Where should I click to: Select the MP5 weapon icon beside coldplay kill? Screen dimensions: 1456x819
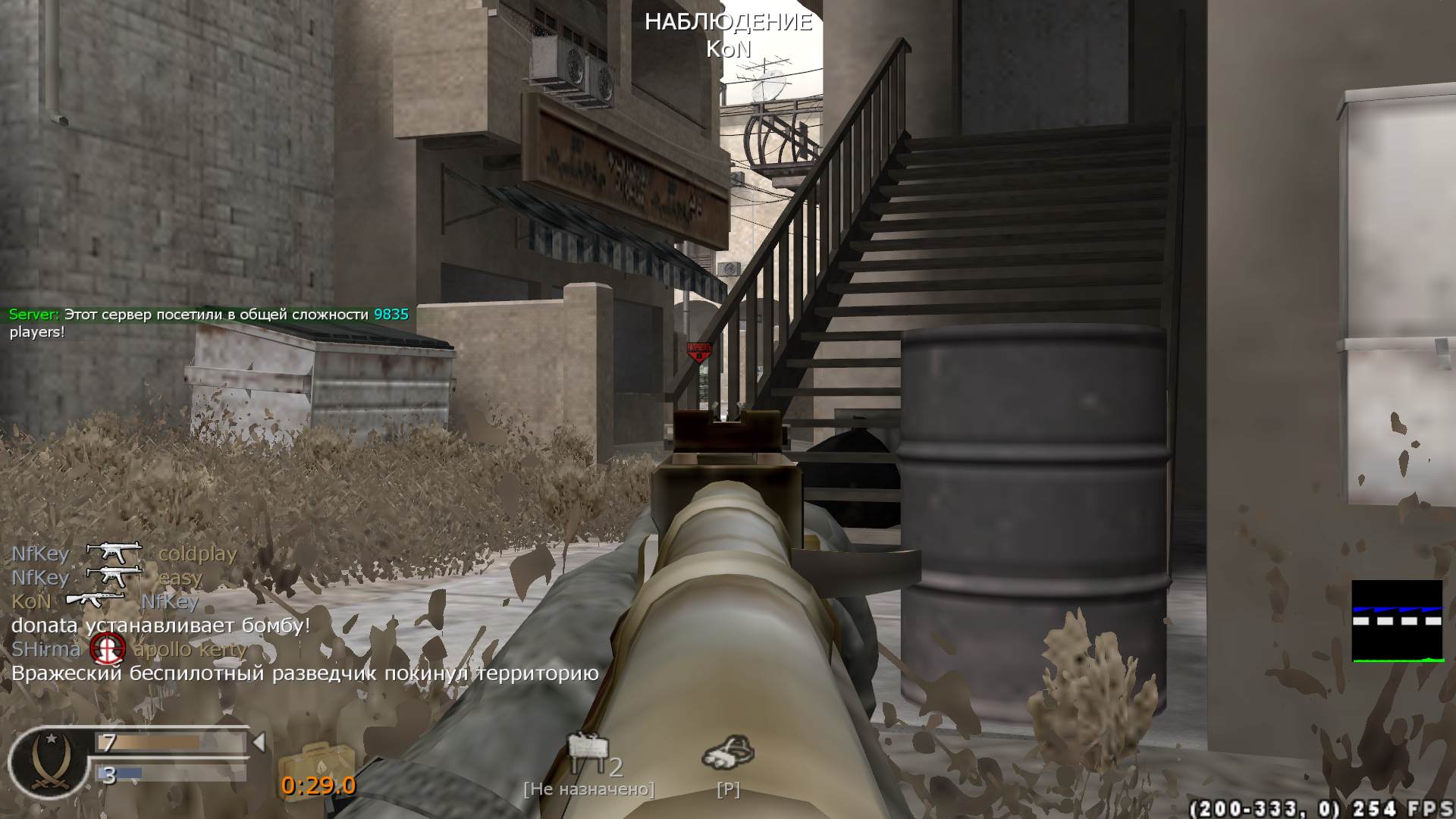click(x=112, y=553)
